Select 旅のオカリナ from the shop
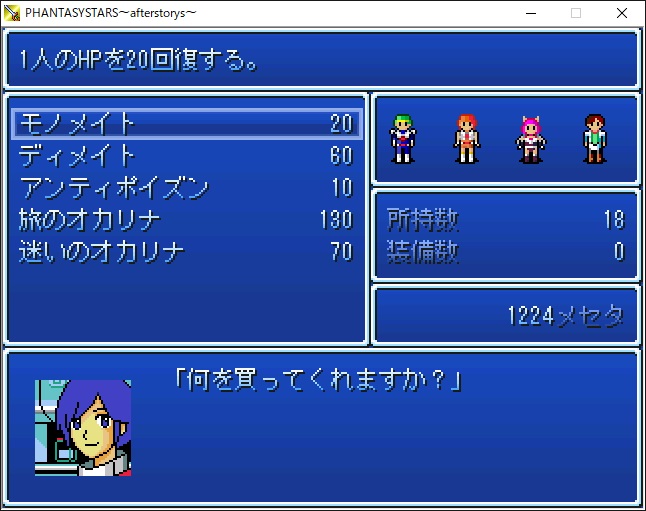The image size is (646, 511). pyautogui.click(x=186, y=219)
